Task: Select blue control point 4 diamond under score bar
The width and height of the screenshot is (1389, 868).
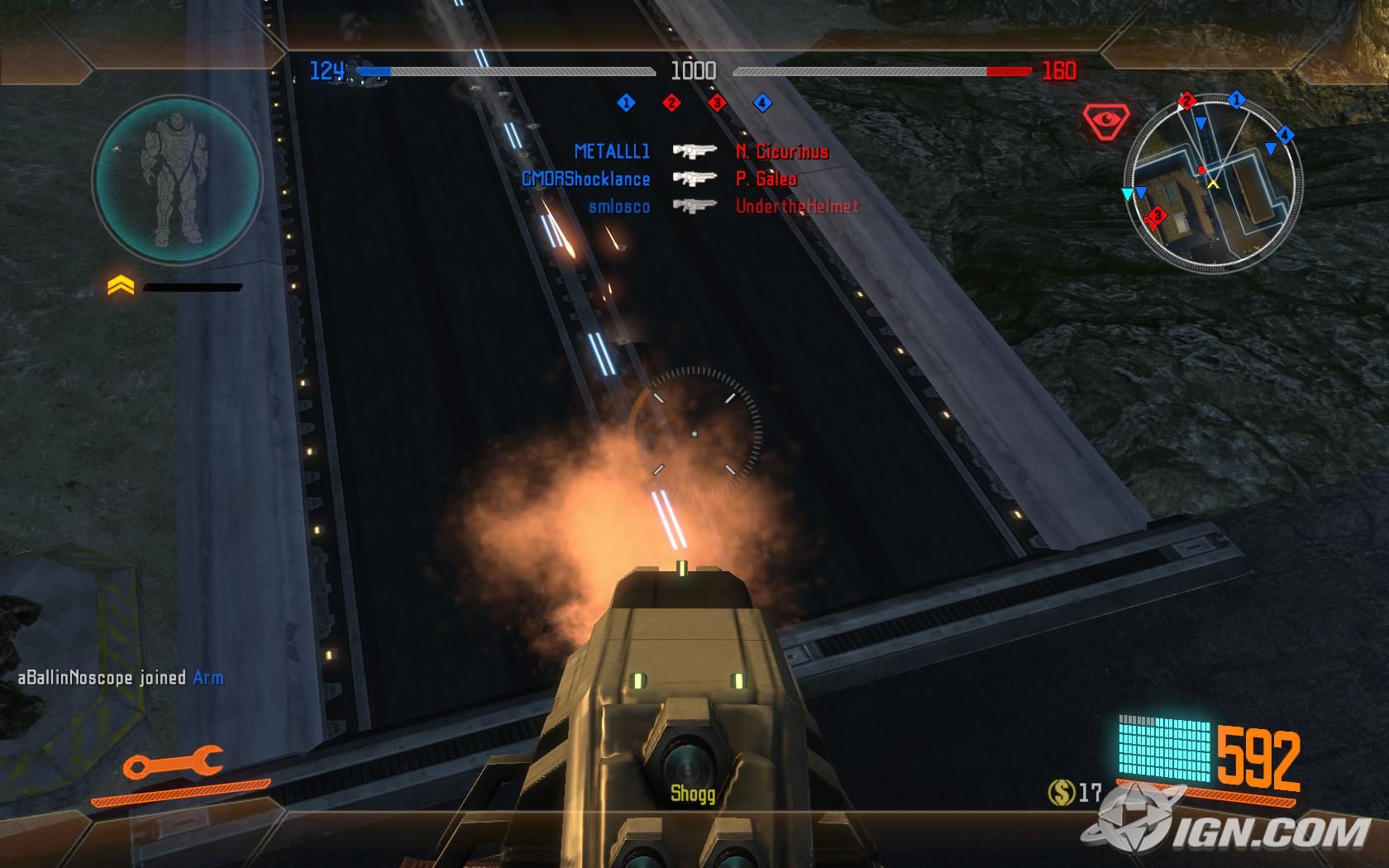Action: (x=762, y=103)
